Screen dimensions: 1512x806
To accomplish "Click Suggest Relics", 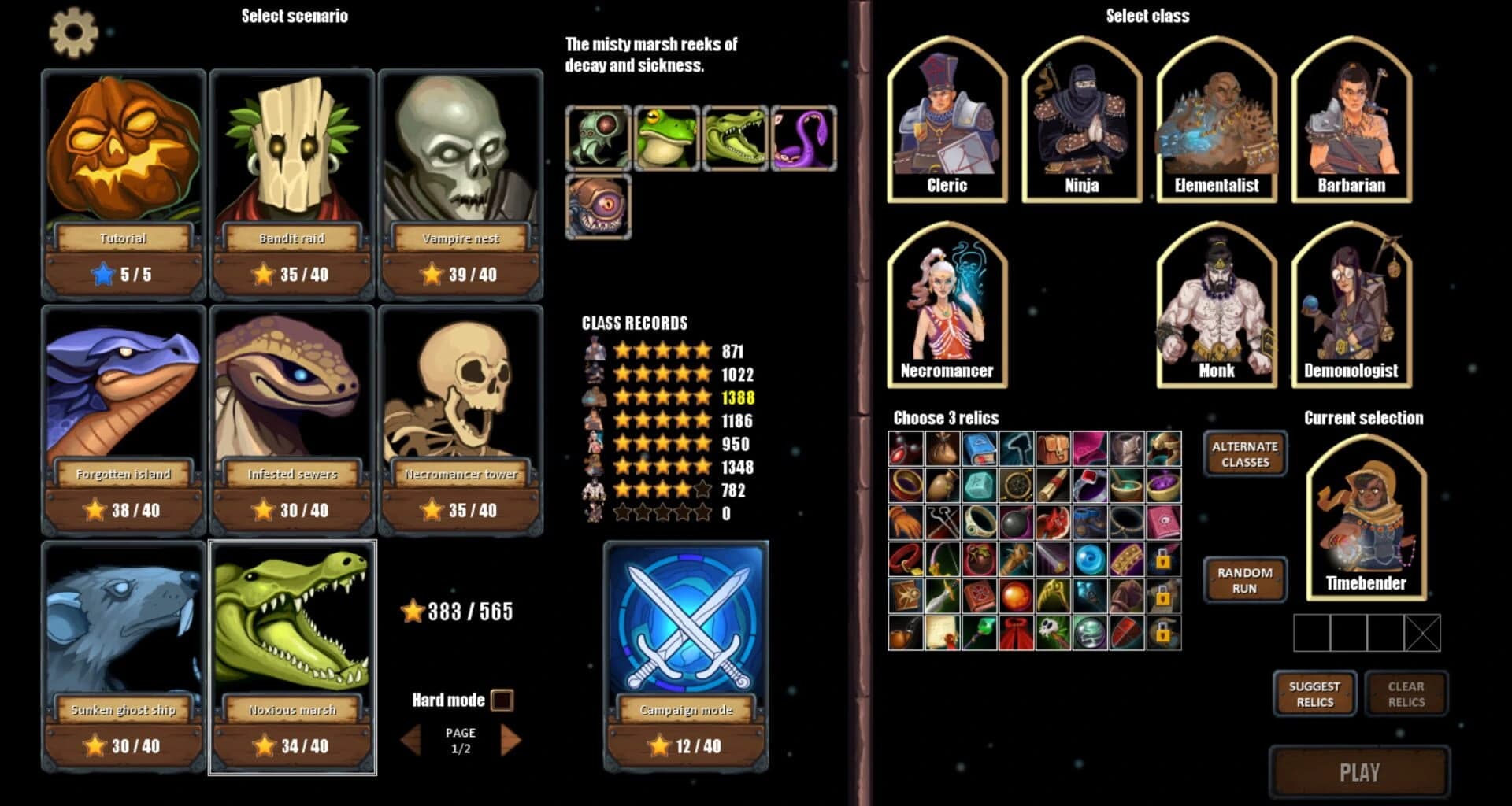I will click(1314, 693).
